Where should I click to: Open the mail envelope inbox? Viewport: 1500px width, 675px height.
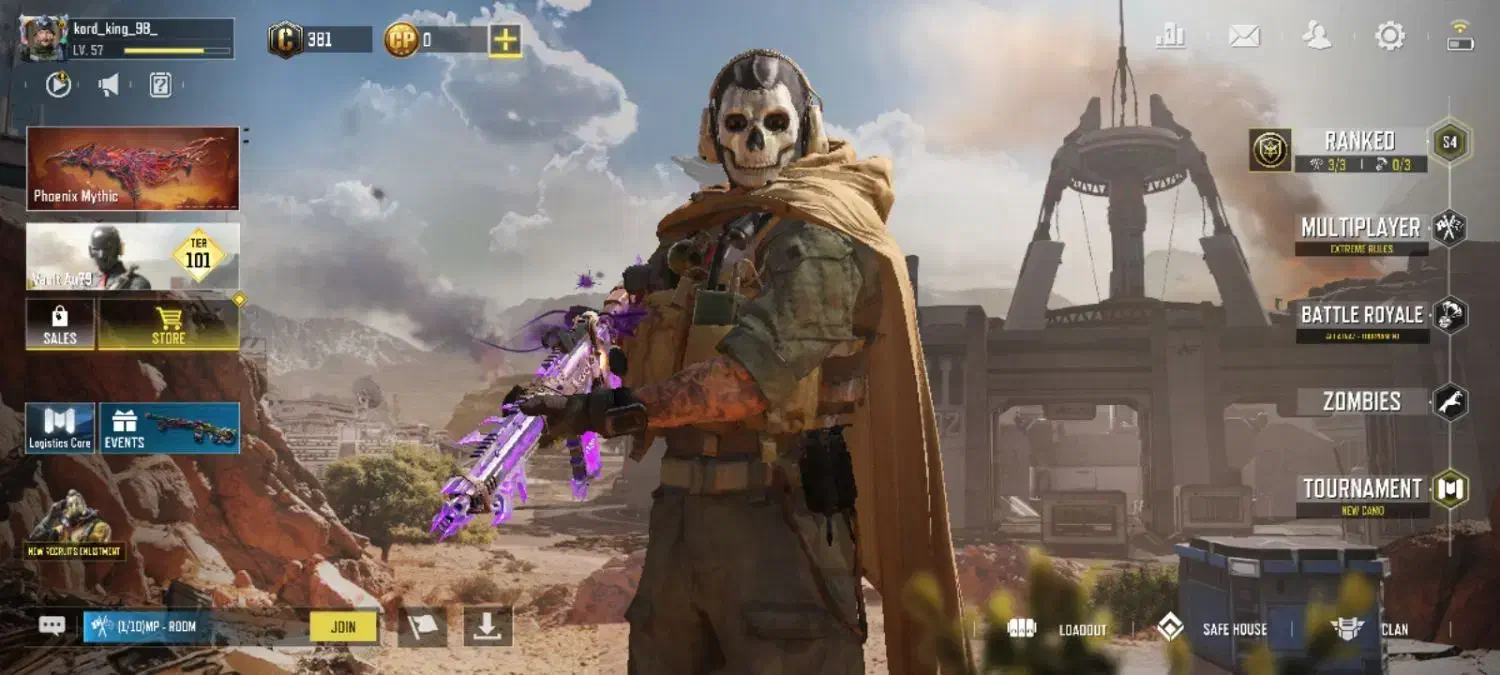click(x=1244, y=36)
